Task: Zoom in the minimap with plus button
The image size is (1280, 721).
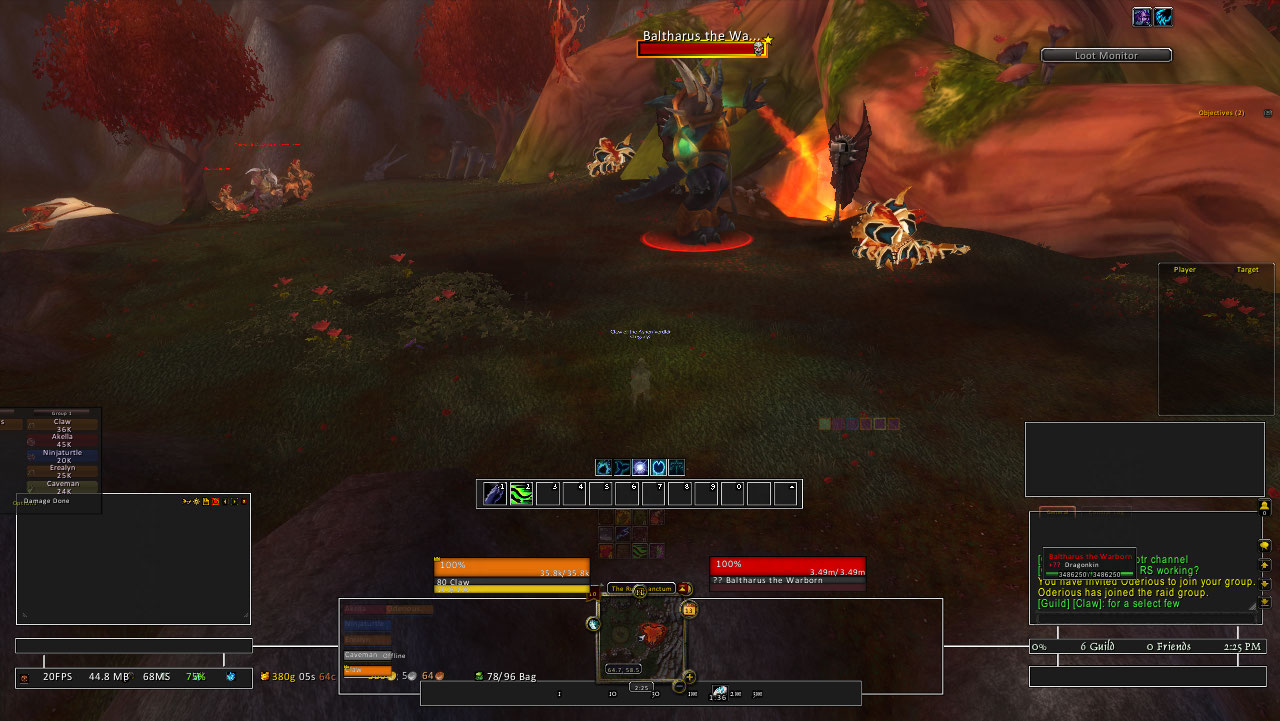Action: 689,677
